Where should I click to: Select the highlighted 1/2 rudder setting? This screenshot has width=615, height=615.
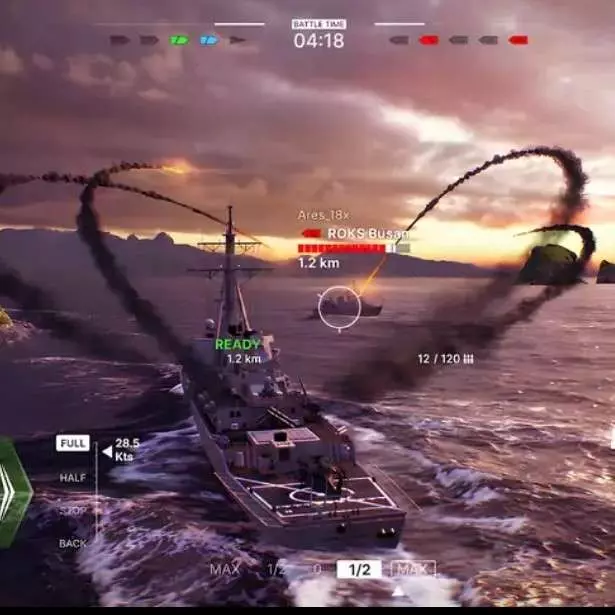(359, 569)
